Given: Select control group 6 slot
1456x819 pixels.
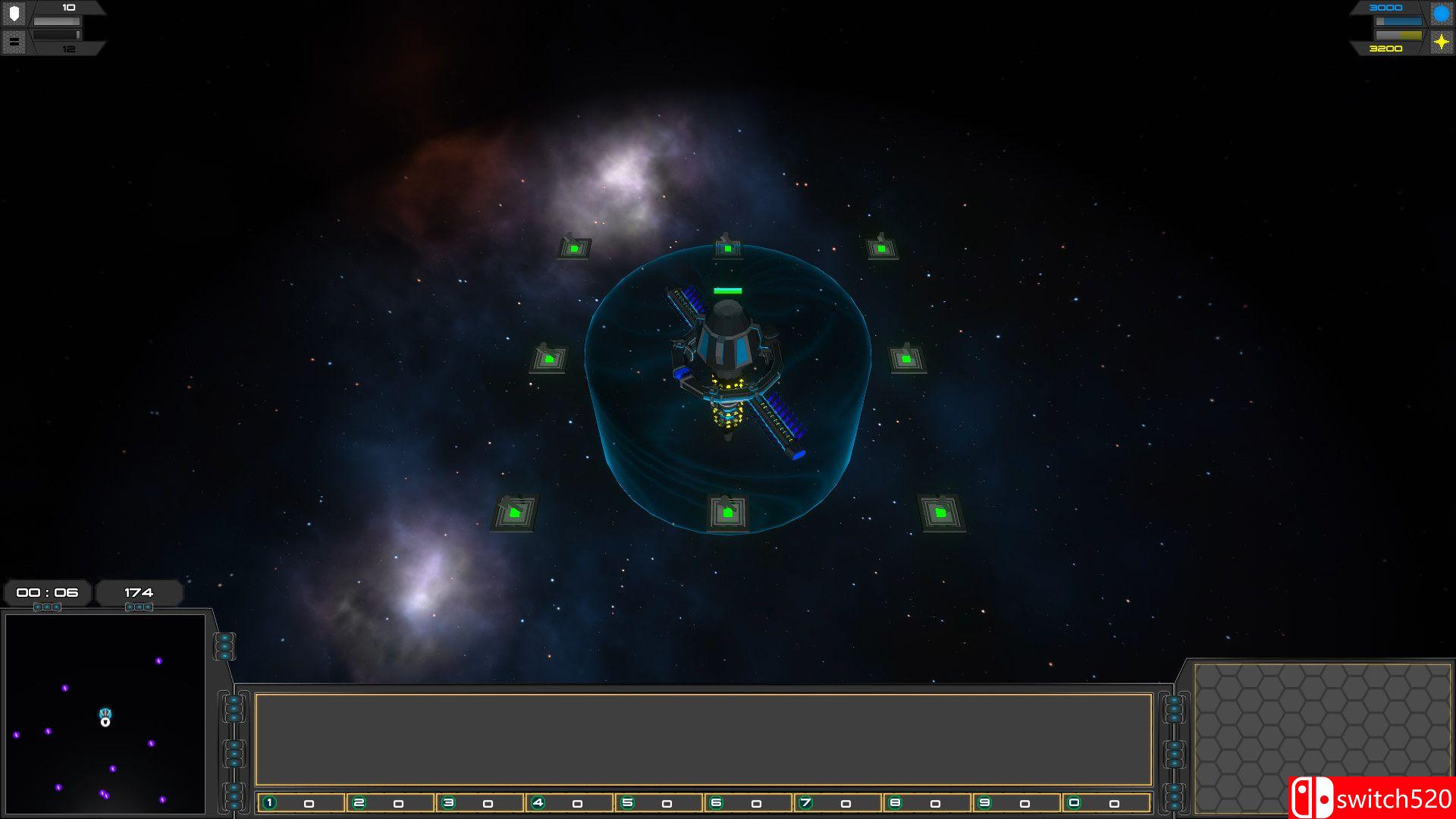Looking at the screenshot, I should click(x=748, y=803).
